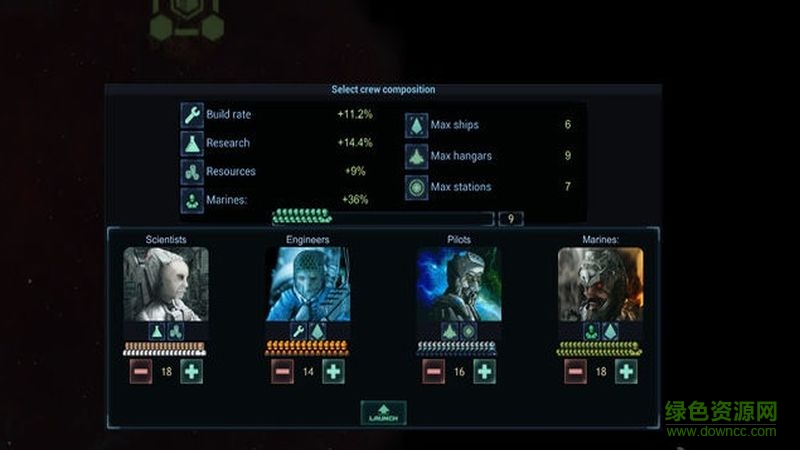Click the Build rate wrench icon
Viewport: 800px width, 450px height.
tap(192, 115)
